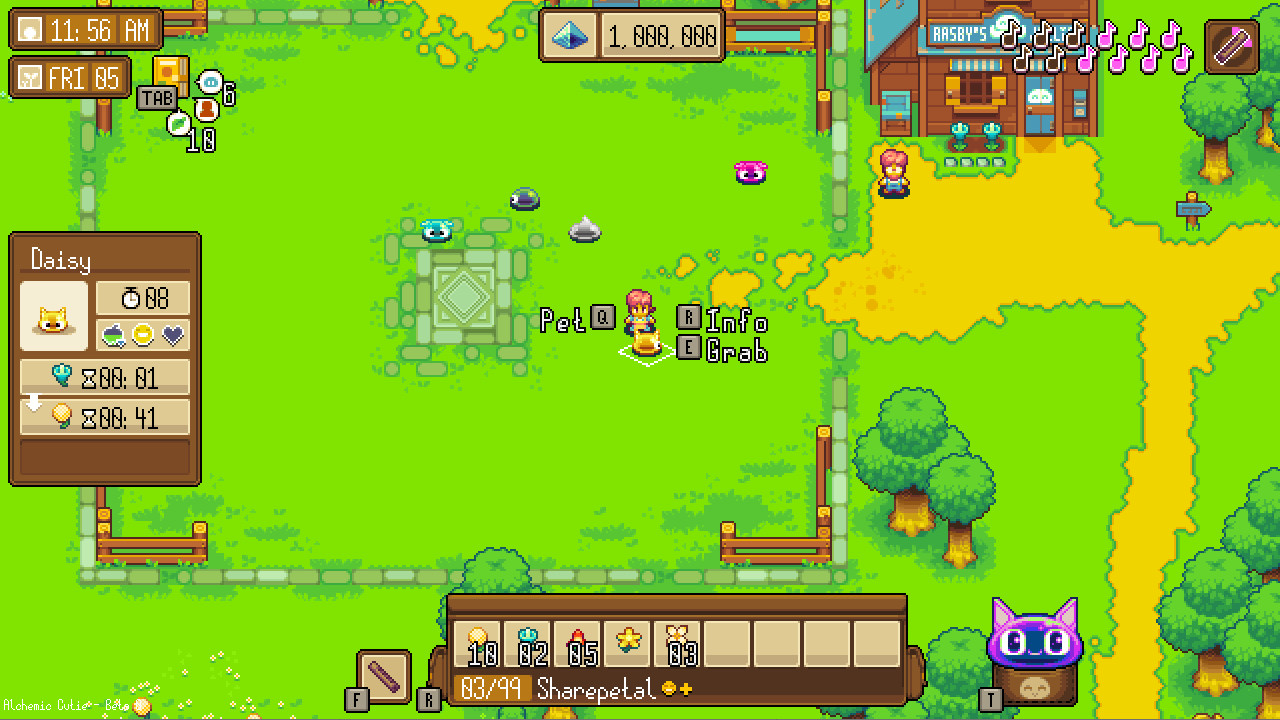Viewport: 1280px width, 720px height.
Task: Select the blue jelly item in the hotbar
Action: point(528,643)
